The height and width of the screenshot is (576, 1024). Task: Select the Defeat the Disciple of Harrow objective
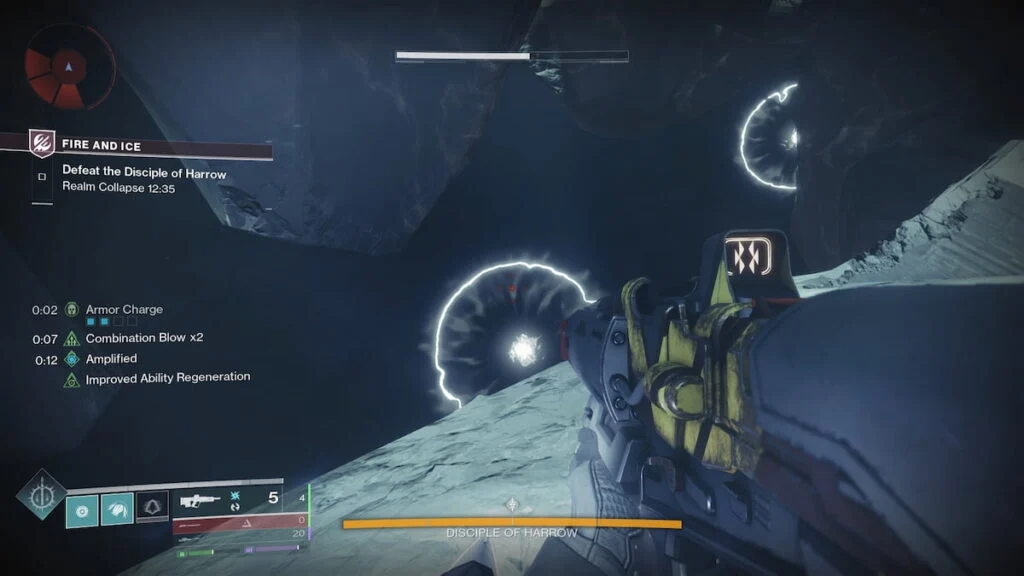tap(144, 174)
